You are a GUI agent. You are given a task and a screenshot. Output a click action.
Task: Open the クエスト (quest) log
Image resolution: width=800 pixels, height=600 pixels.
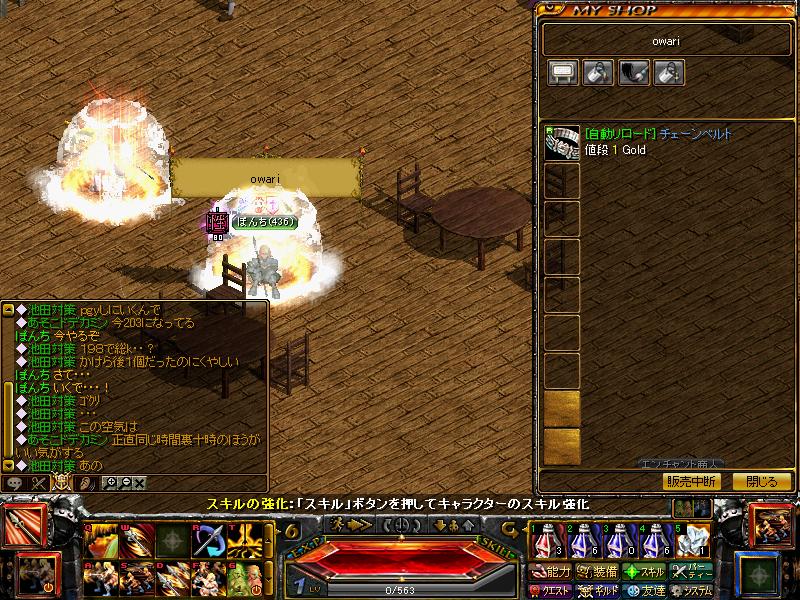click(x=552, y=591)
